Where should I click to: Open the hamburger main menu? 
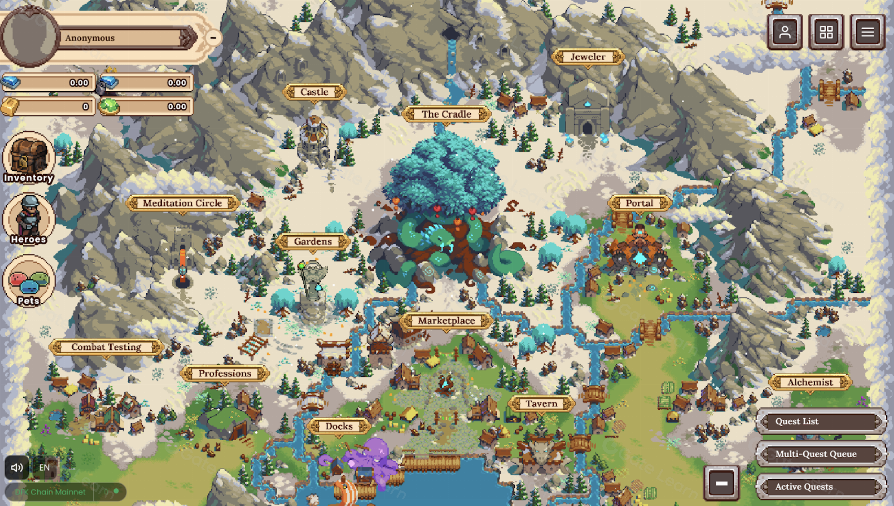pos(867,32)
